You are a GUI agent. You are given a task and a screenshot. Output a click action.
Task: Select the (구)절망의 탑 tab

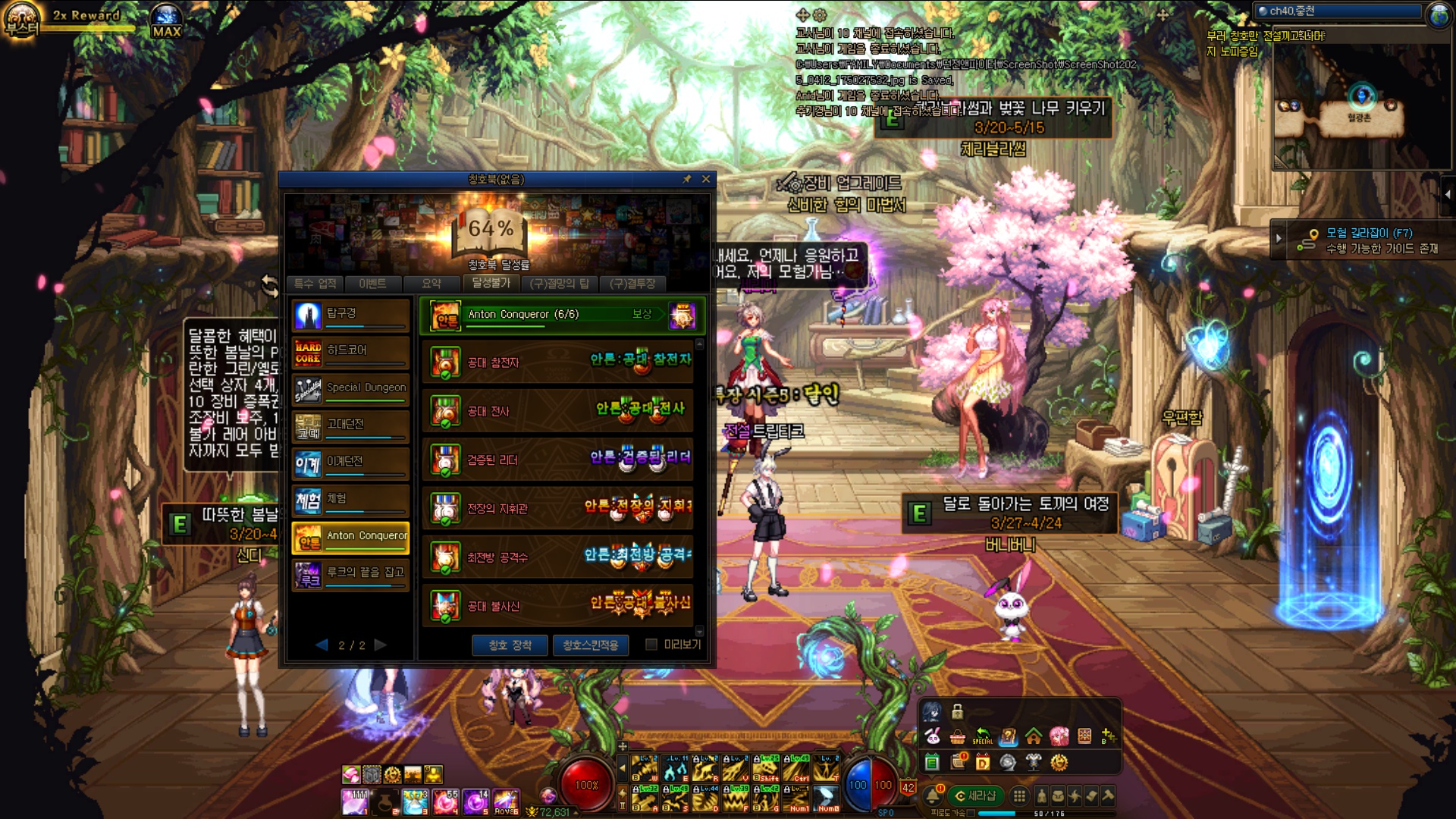tap(559, 284)
